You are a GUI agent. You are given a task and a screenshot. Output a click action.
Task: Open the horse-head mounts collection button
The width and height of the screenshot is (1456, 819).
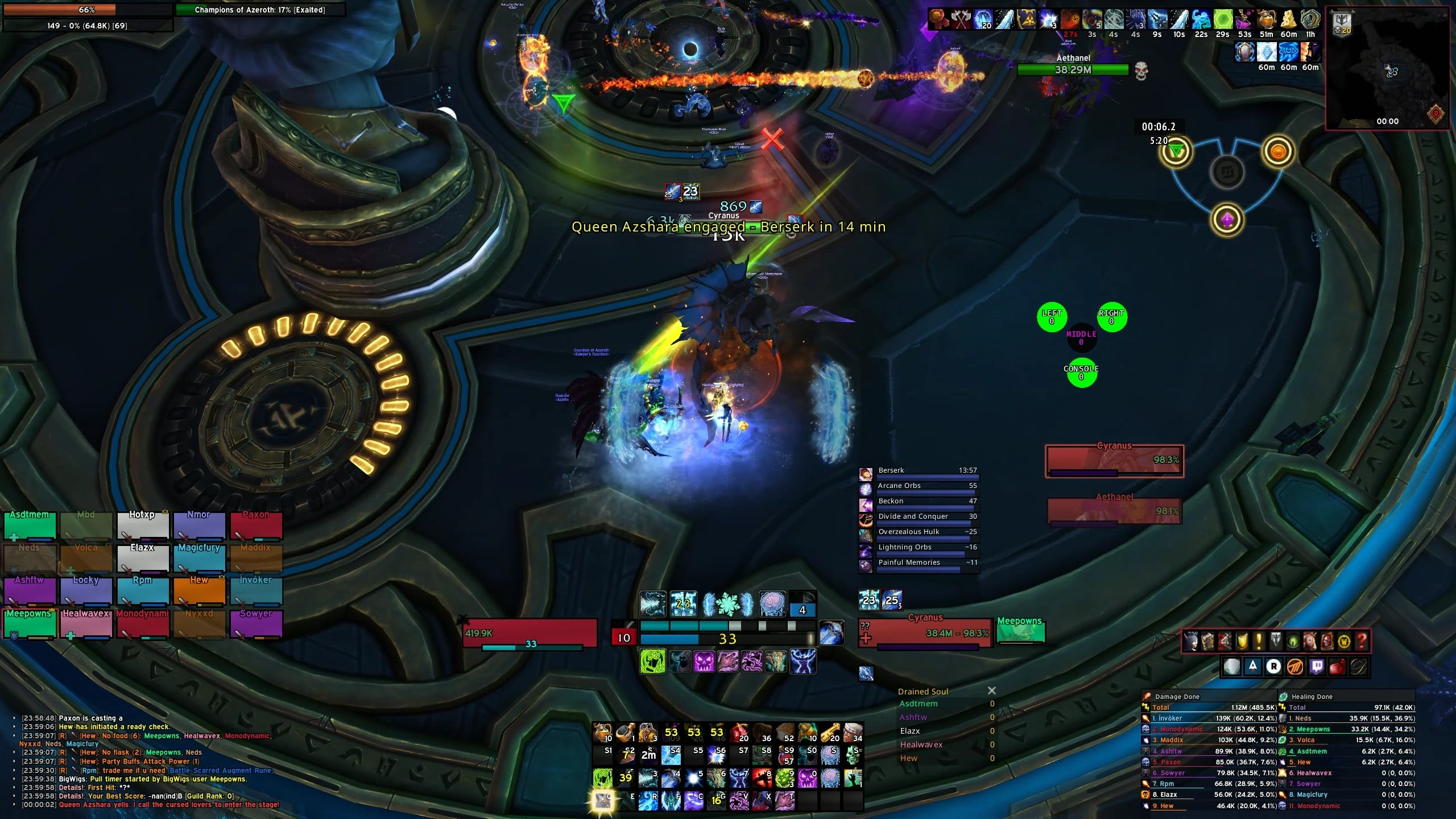(1310, 642)
